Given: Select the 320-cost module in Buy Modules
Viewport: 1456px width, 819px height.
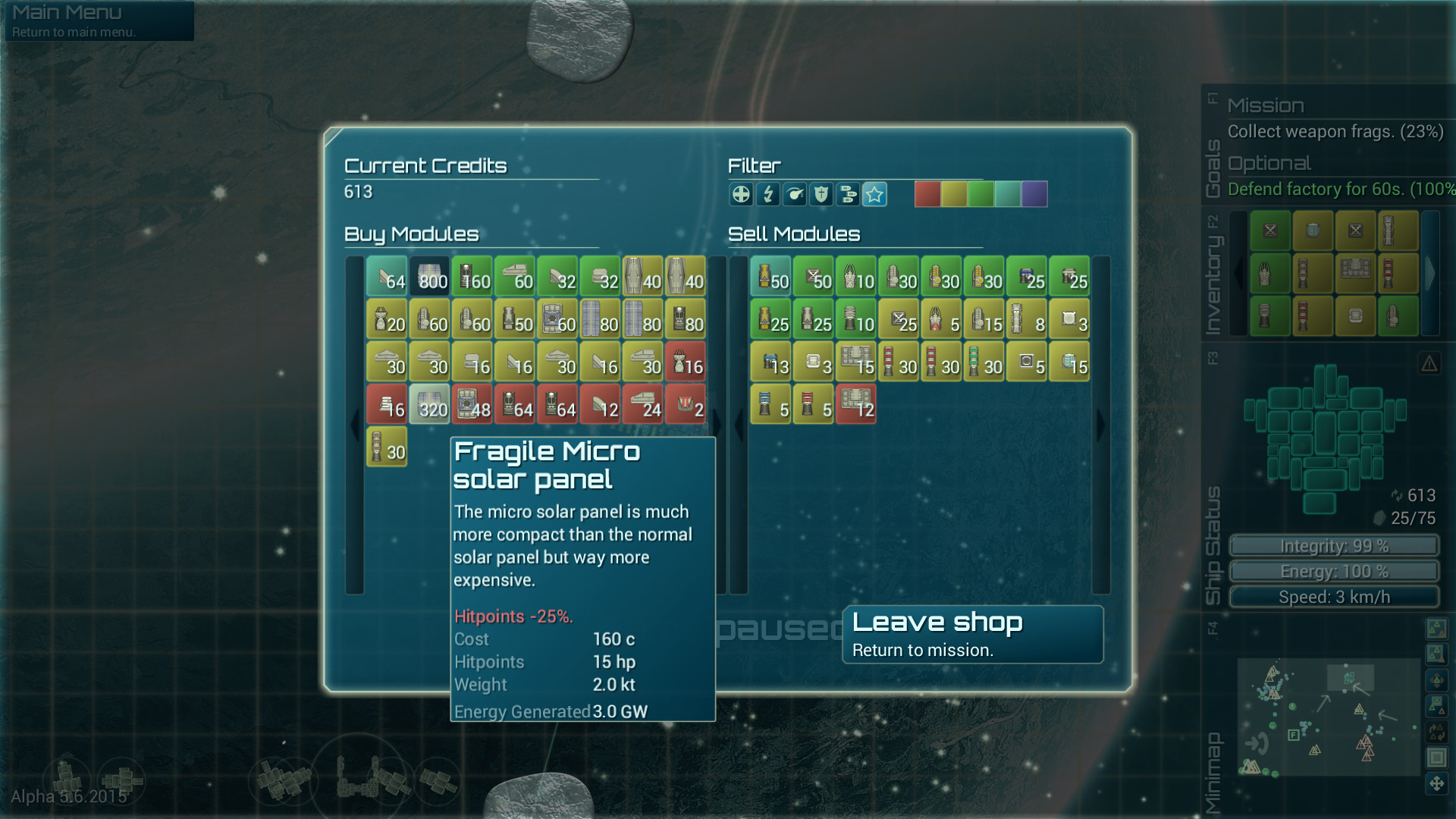Looking at the screenshot, I should tap(429, 404).
